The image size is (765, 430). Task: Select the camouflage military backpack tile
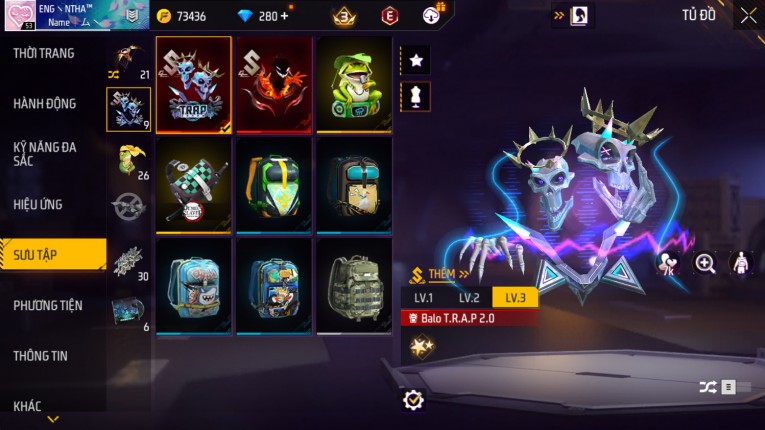tap(354, 285)
